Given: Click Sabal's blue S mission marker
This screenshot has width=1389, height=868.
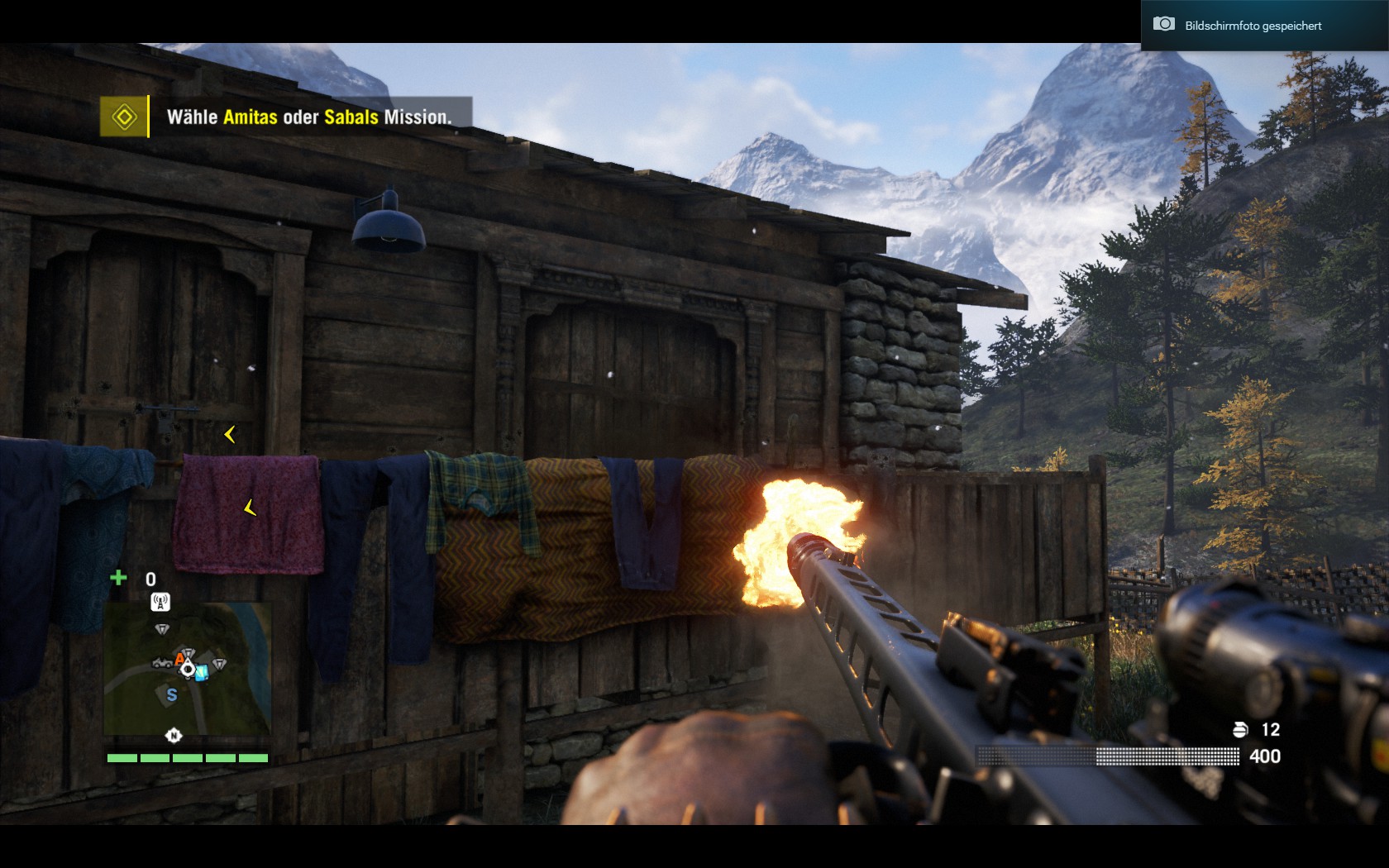Looking at the screenshot, I should point(172,695).
